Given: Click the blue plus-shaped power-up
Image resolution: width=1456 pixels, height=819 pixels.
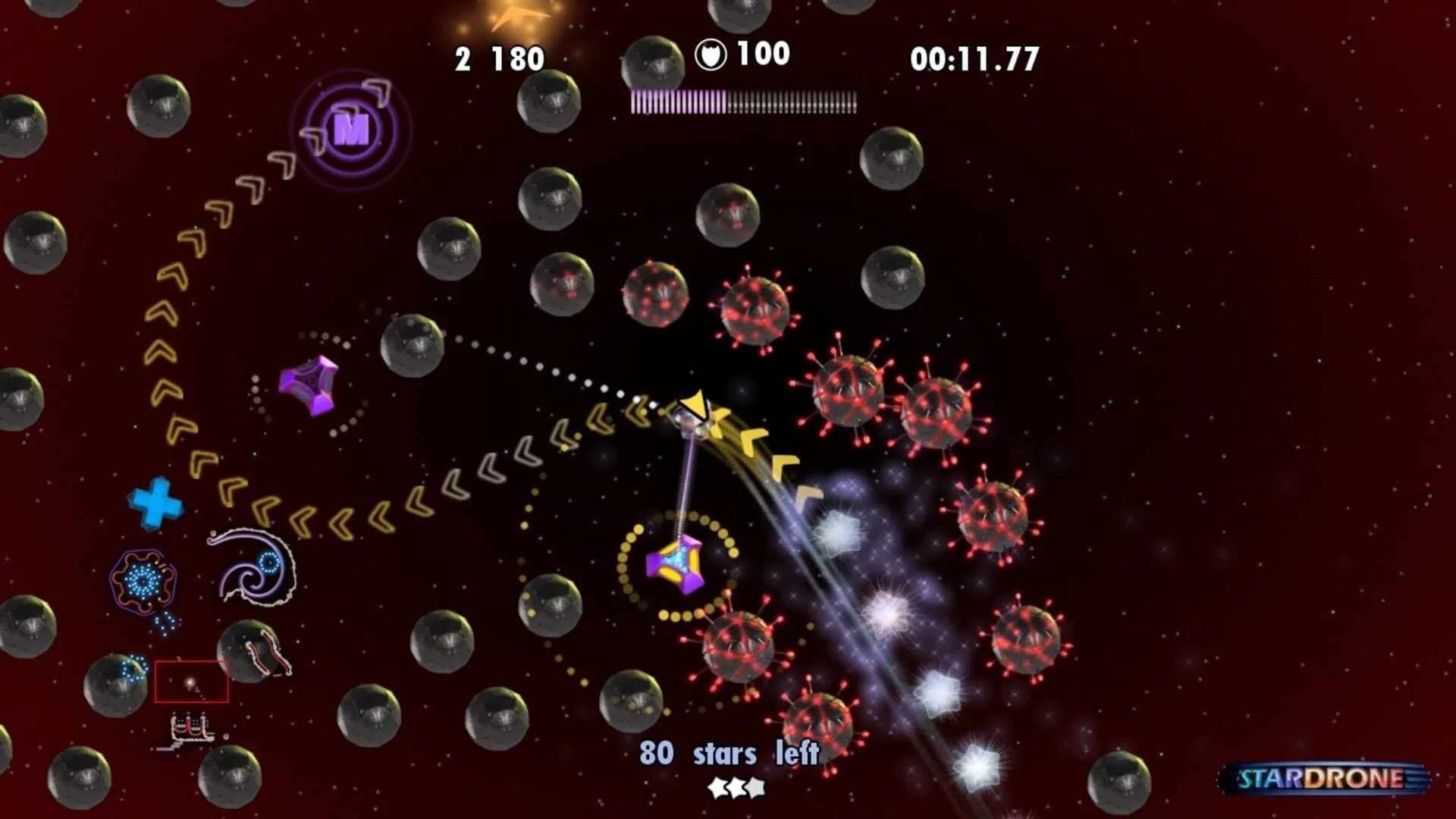Looking at the screenshot, I should (154, 502).
